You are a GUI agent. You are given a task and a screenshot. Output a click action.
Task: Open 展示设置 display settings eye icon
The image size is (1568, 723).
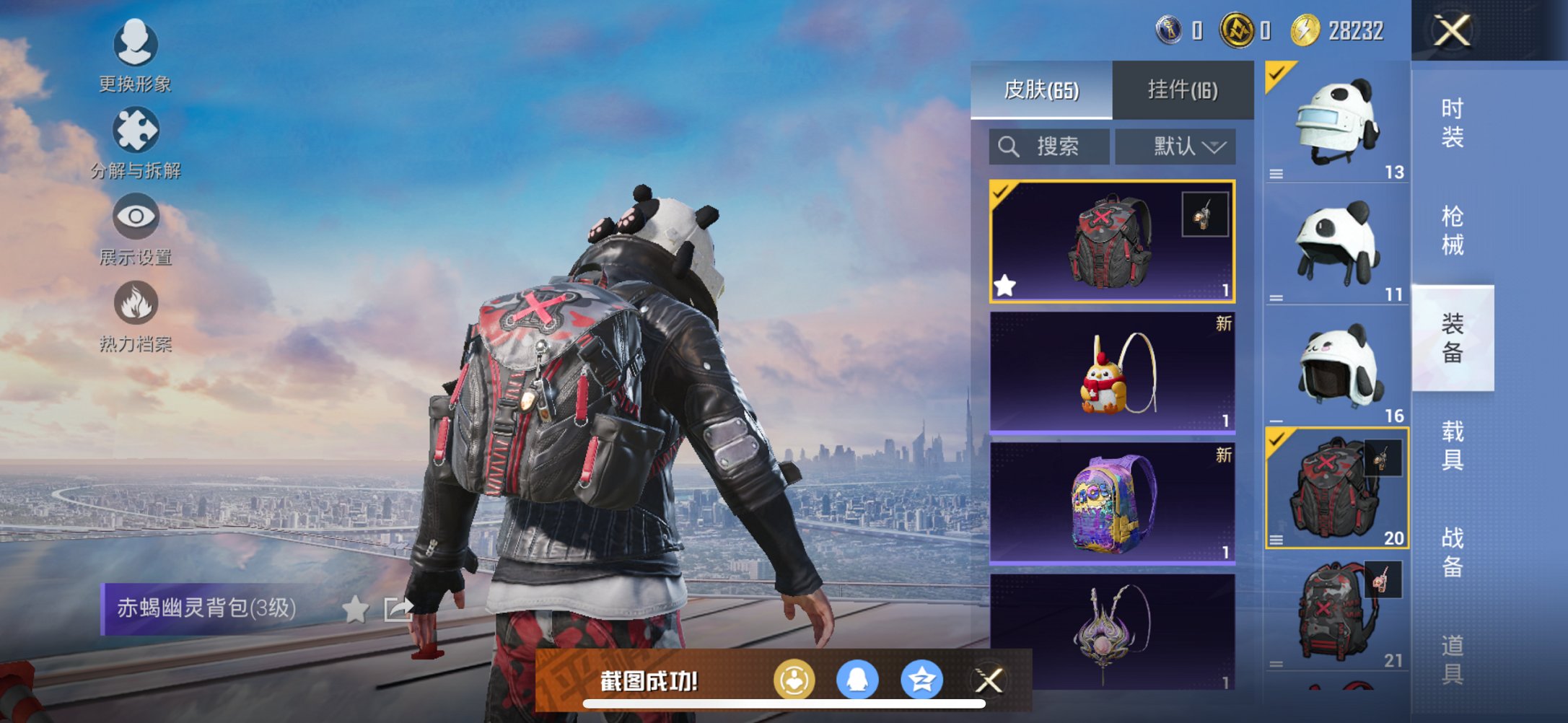coord(136,216)
